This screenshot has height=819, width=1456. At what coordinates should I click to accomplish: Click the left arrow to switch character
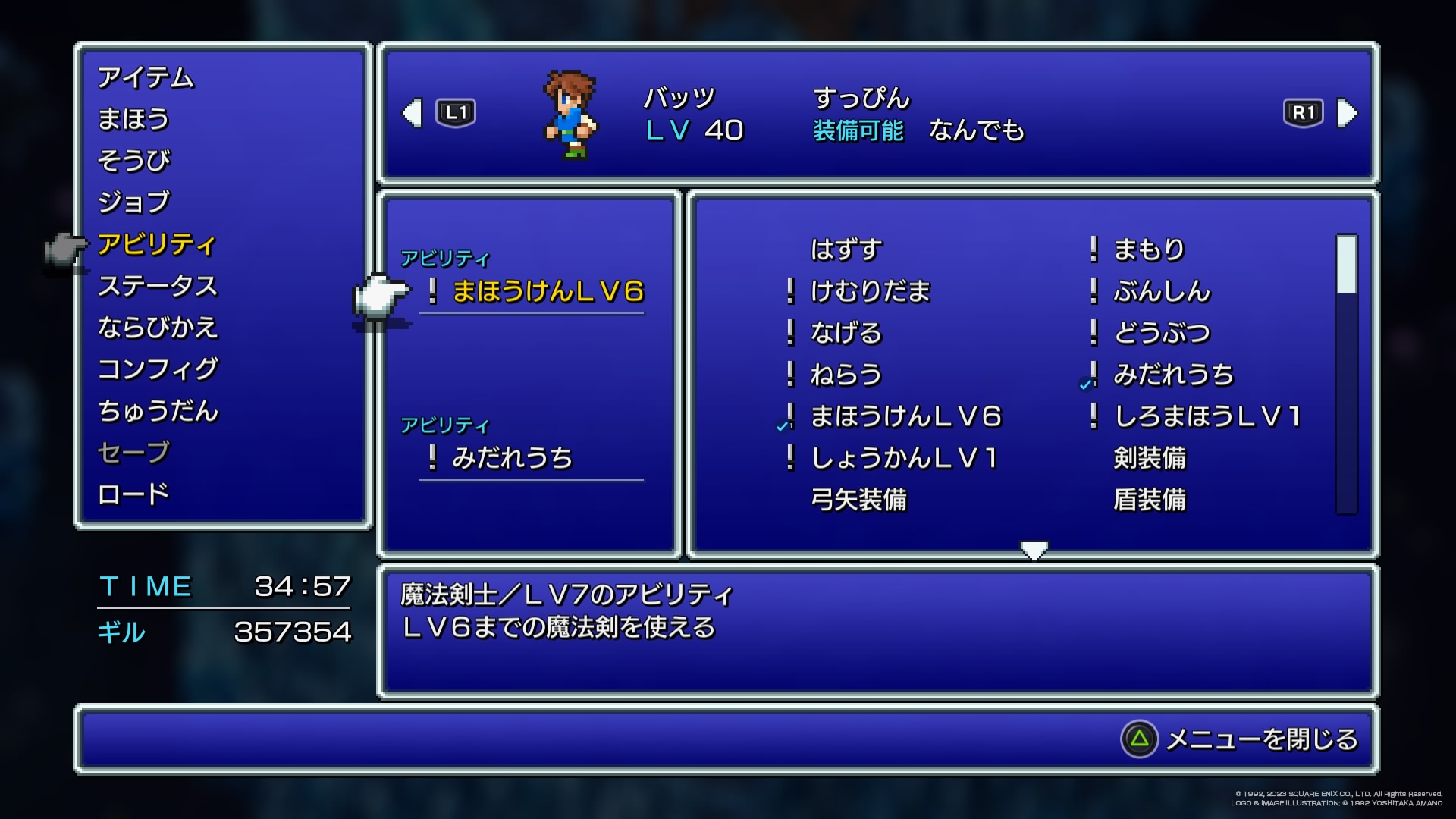click(412, 114)
